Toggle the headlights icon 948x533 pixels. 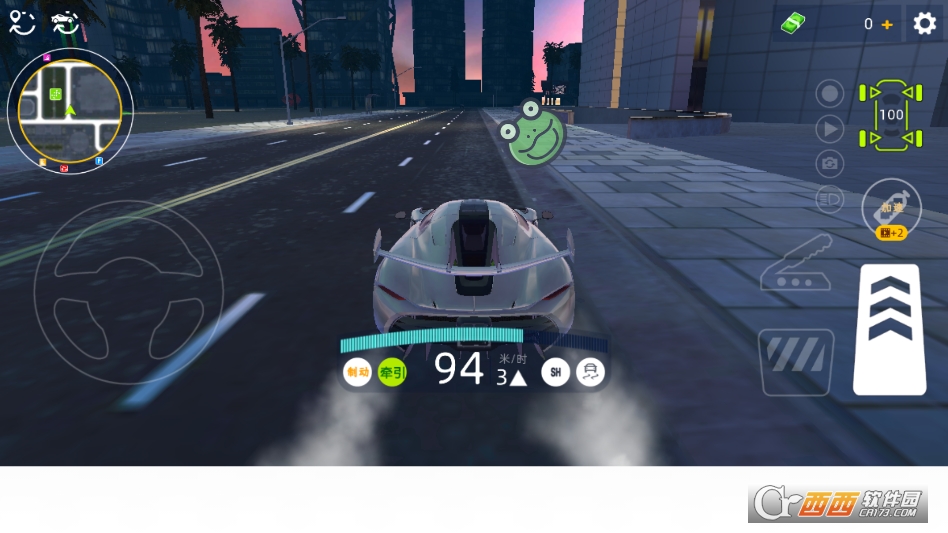[x=830, y=198]
